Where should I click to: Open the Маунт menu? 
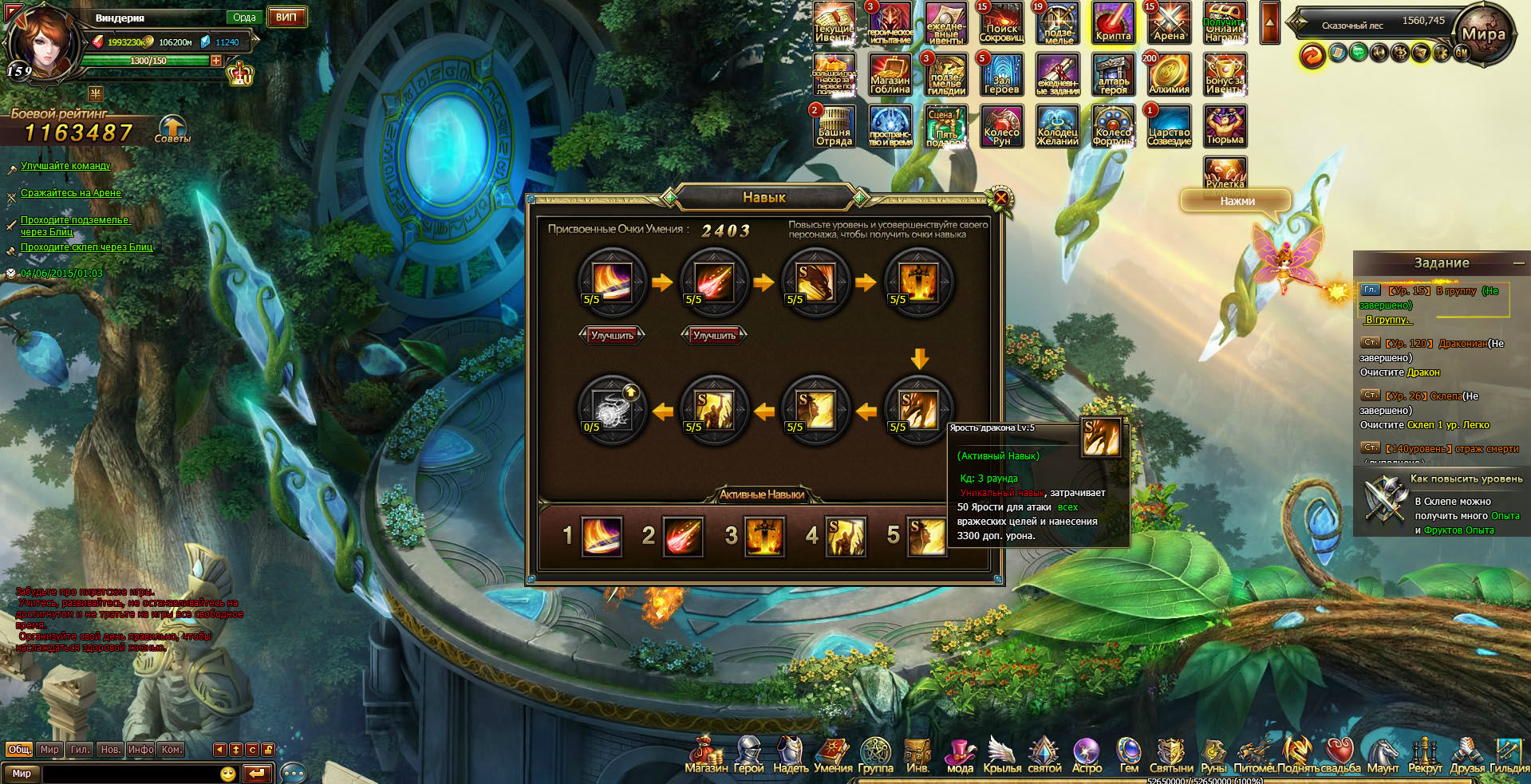1383,754
